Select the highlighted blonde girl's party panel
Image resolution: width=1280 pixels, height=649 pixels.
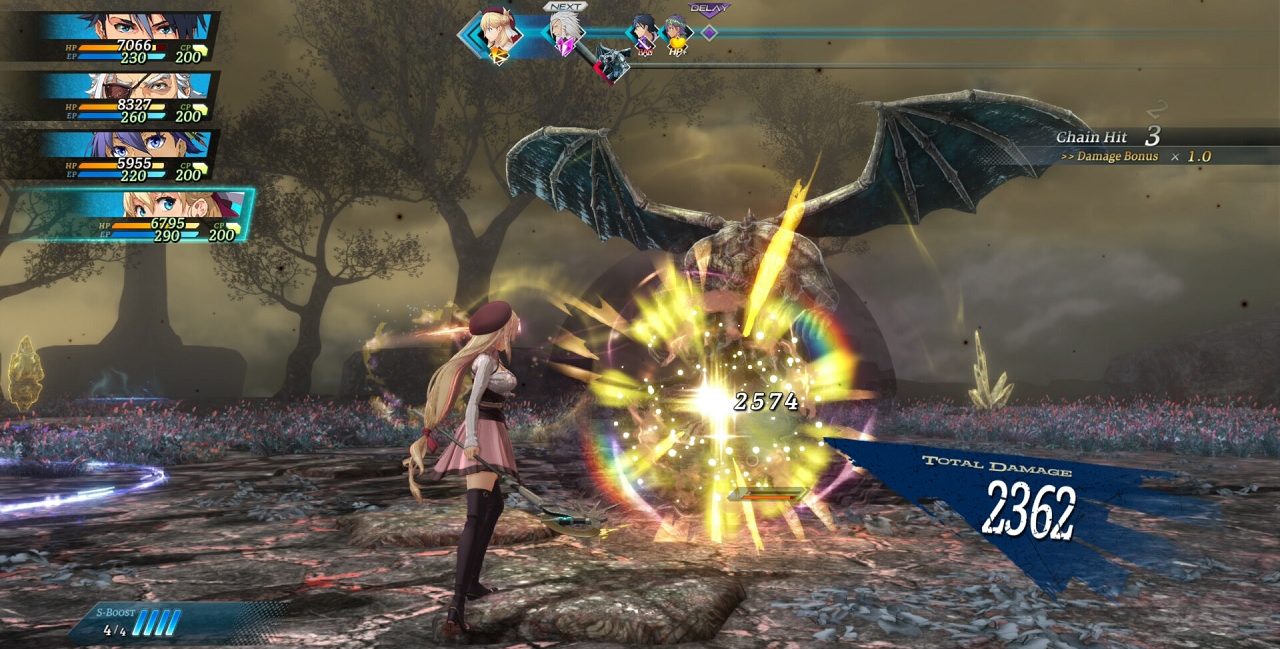pyautogui.click(x=150, y=215)
